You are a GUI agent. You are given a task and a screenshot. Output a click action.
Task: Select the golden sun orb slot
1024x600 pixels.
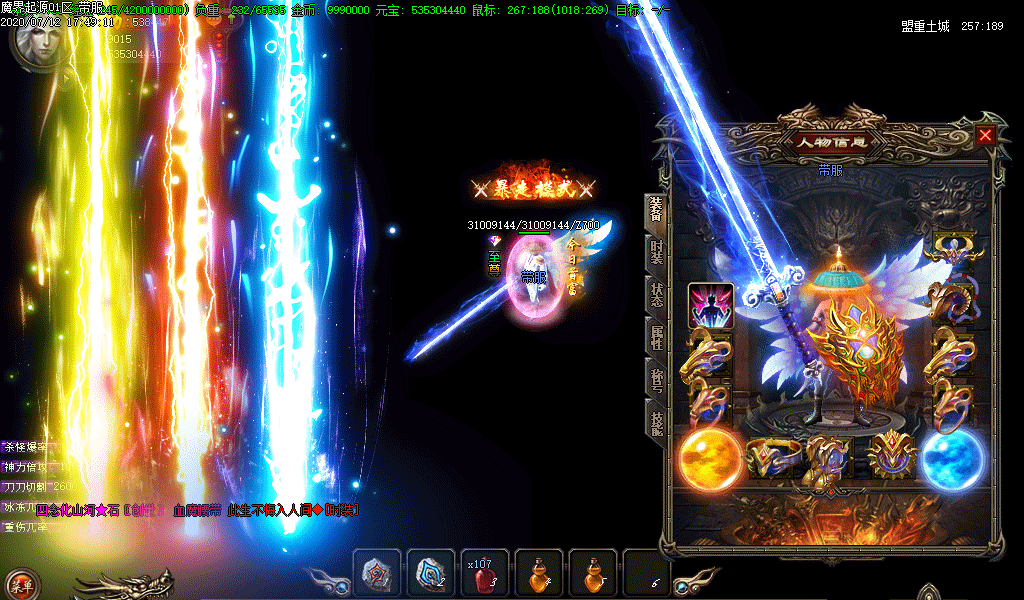(709, 460)
